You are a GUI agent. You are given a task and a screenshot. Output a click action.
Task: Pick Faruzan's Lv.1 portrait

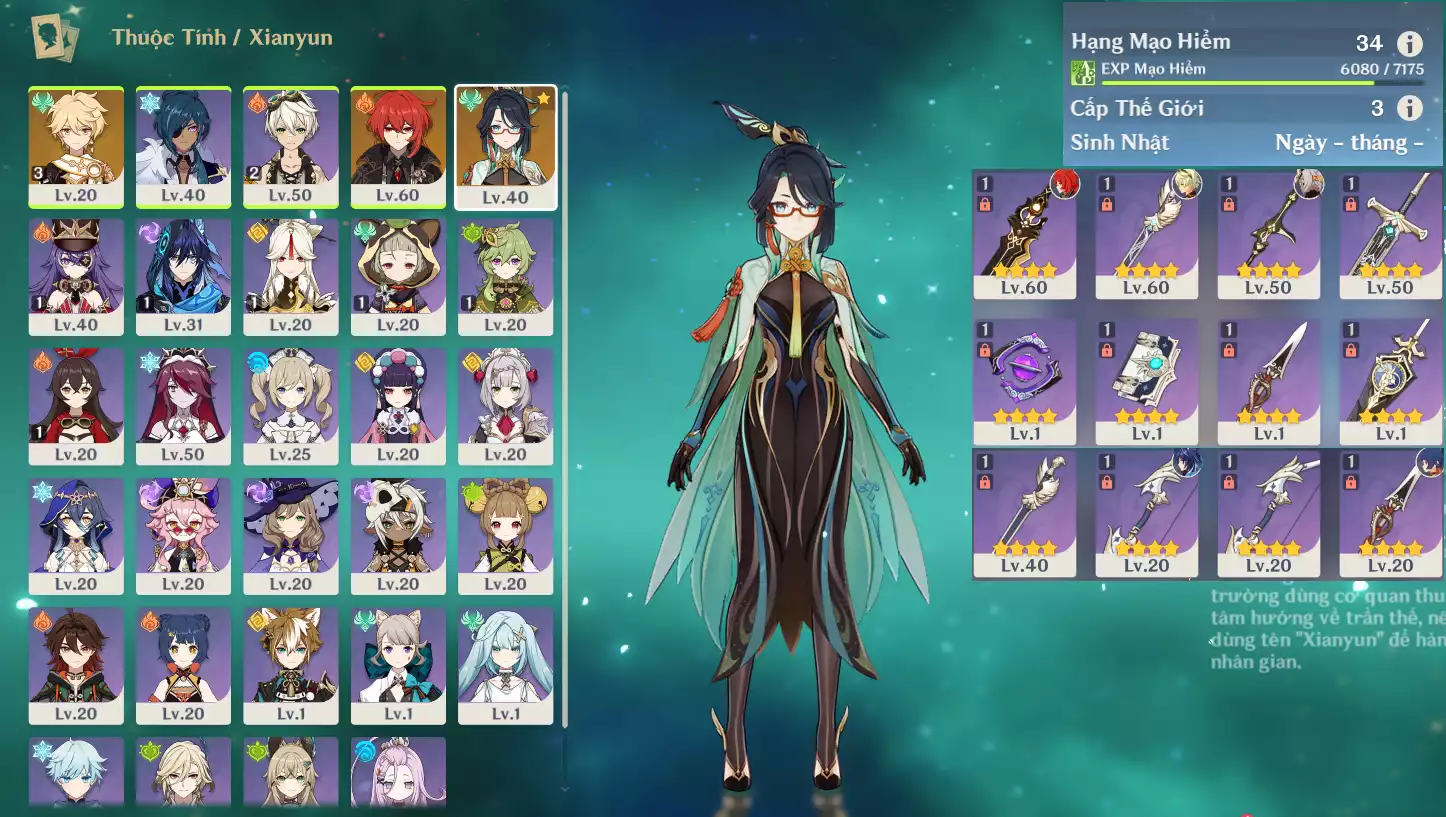click(506, 665)
